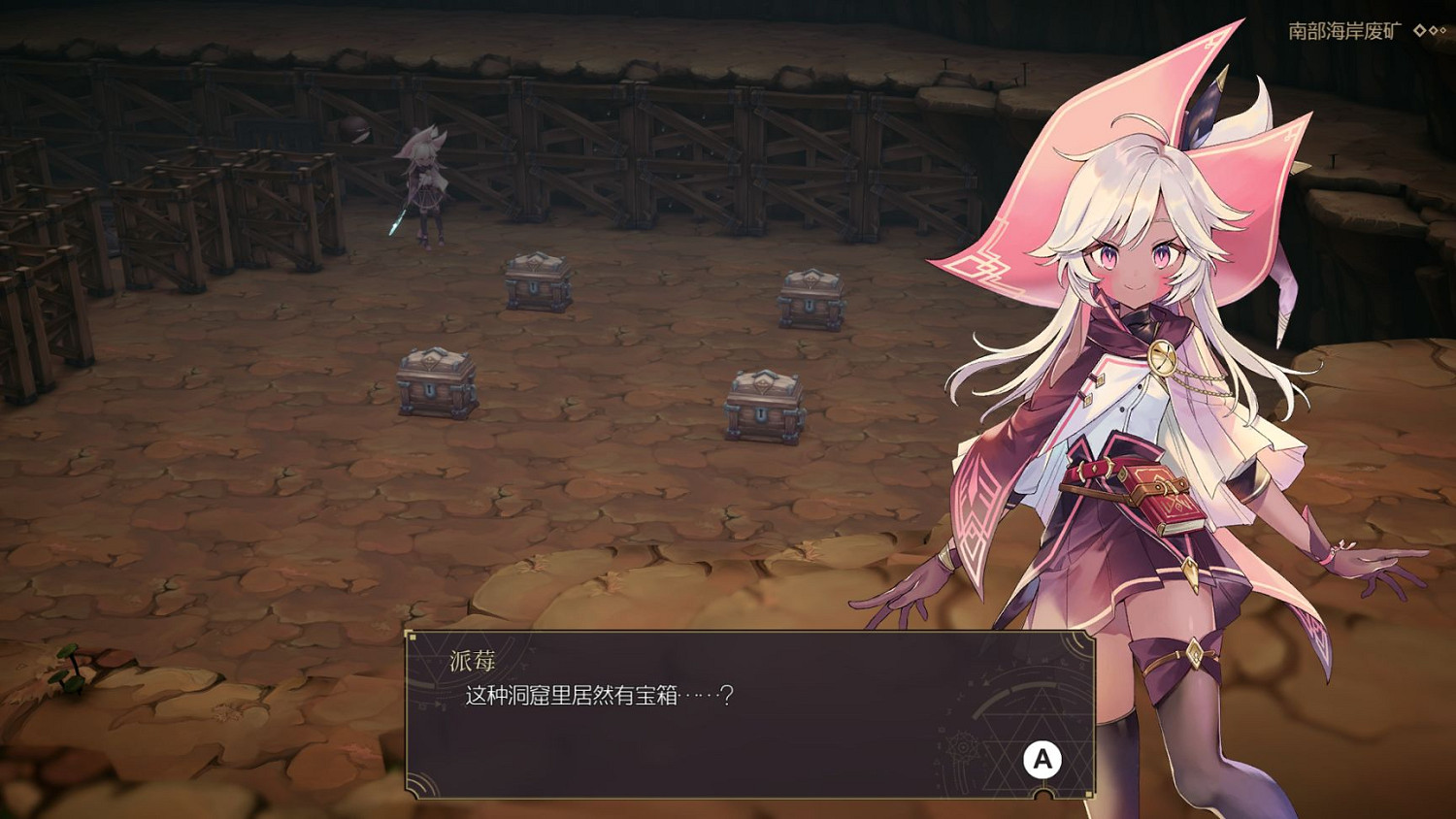The height and width of the screenshot is (819, 1456).
Task: Click the notch ornament at the dialogue box bottom center
Action: (1042, 794)
